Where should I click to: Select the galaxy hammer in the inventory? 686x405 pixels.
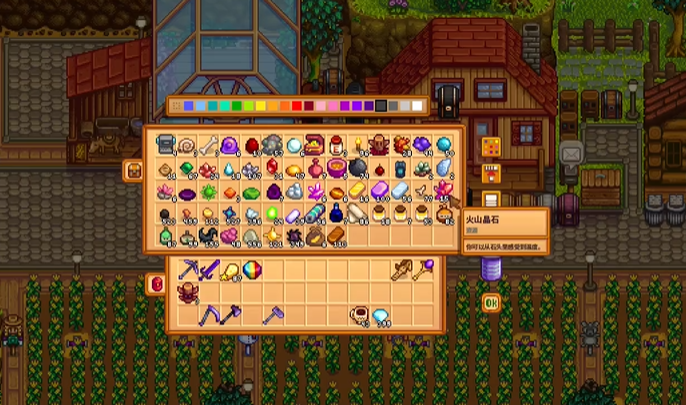click(x=272, y=315)
